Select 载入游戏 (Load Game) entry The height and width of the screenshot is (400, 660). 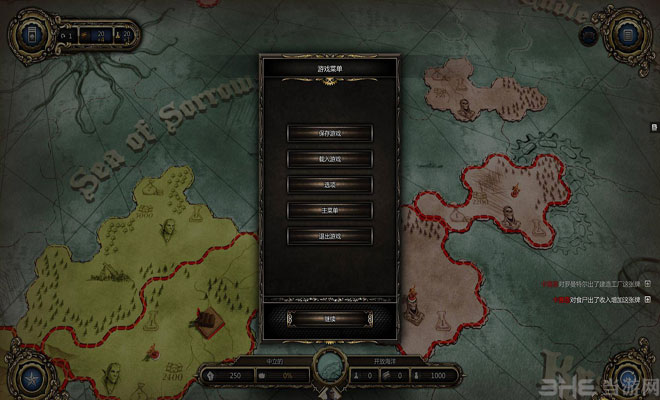click(330, 159)
